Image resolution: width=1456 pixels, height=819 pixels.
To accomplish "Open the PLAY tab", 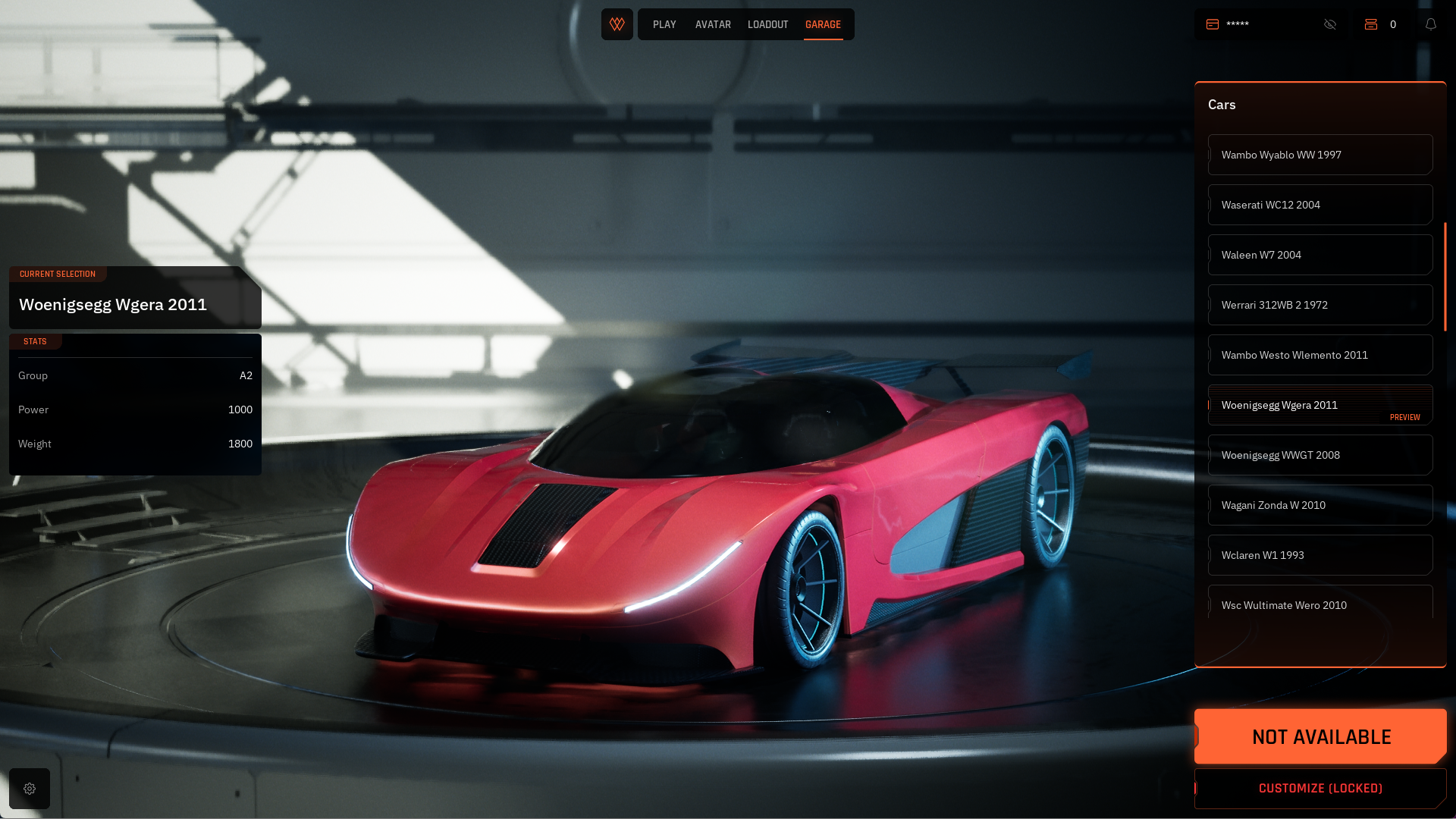I will pyautogui.click(x=664, y=24).
